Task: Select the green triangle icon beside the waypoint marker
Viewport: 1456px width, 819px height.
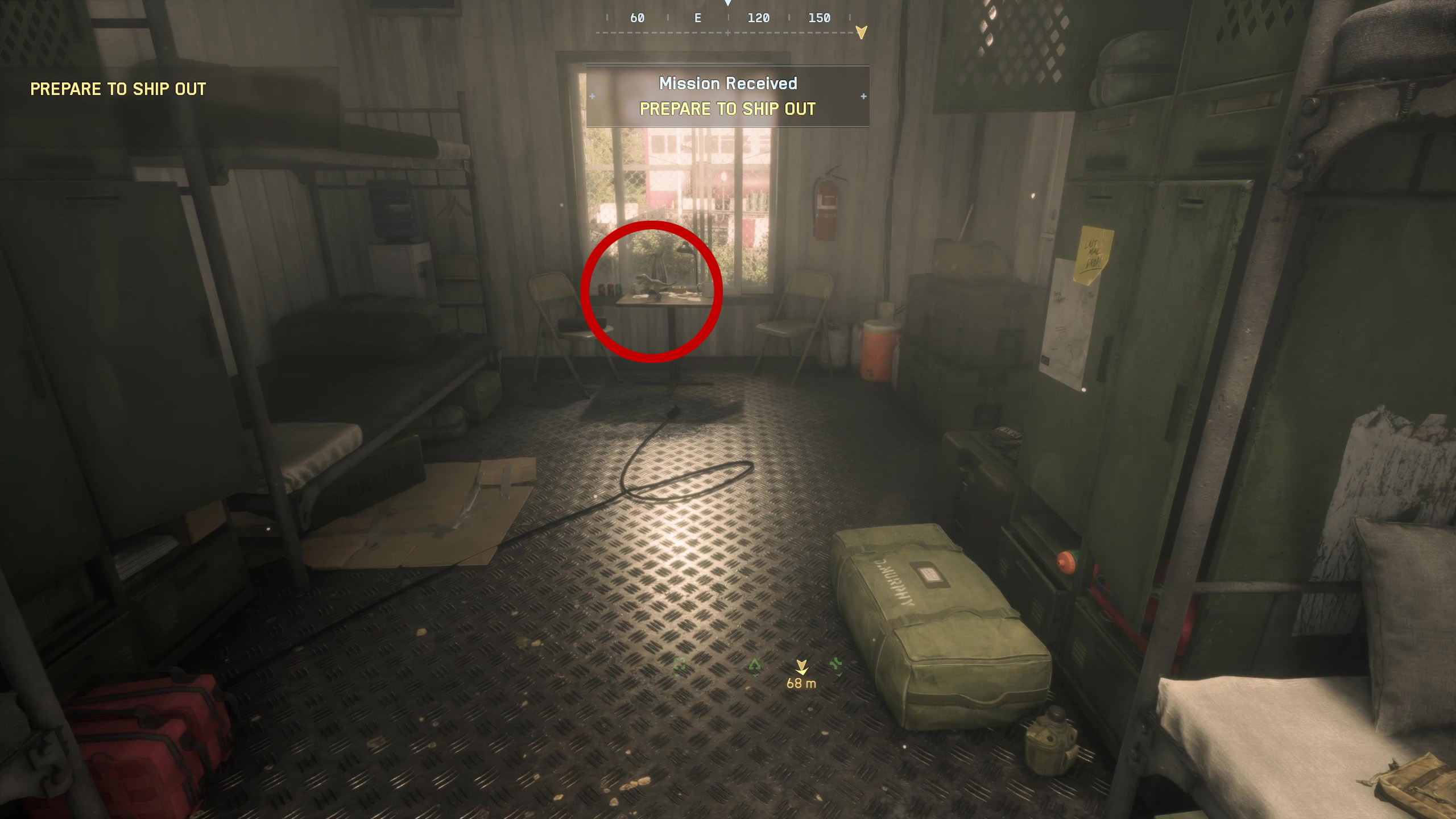Action: click(755, 667)
